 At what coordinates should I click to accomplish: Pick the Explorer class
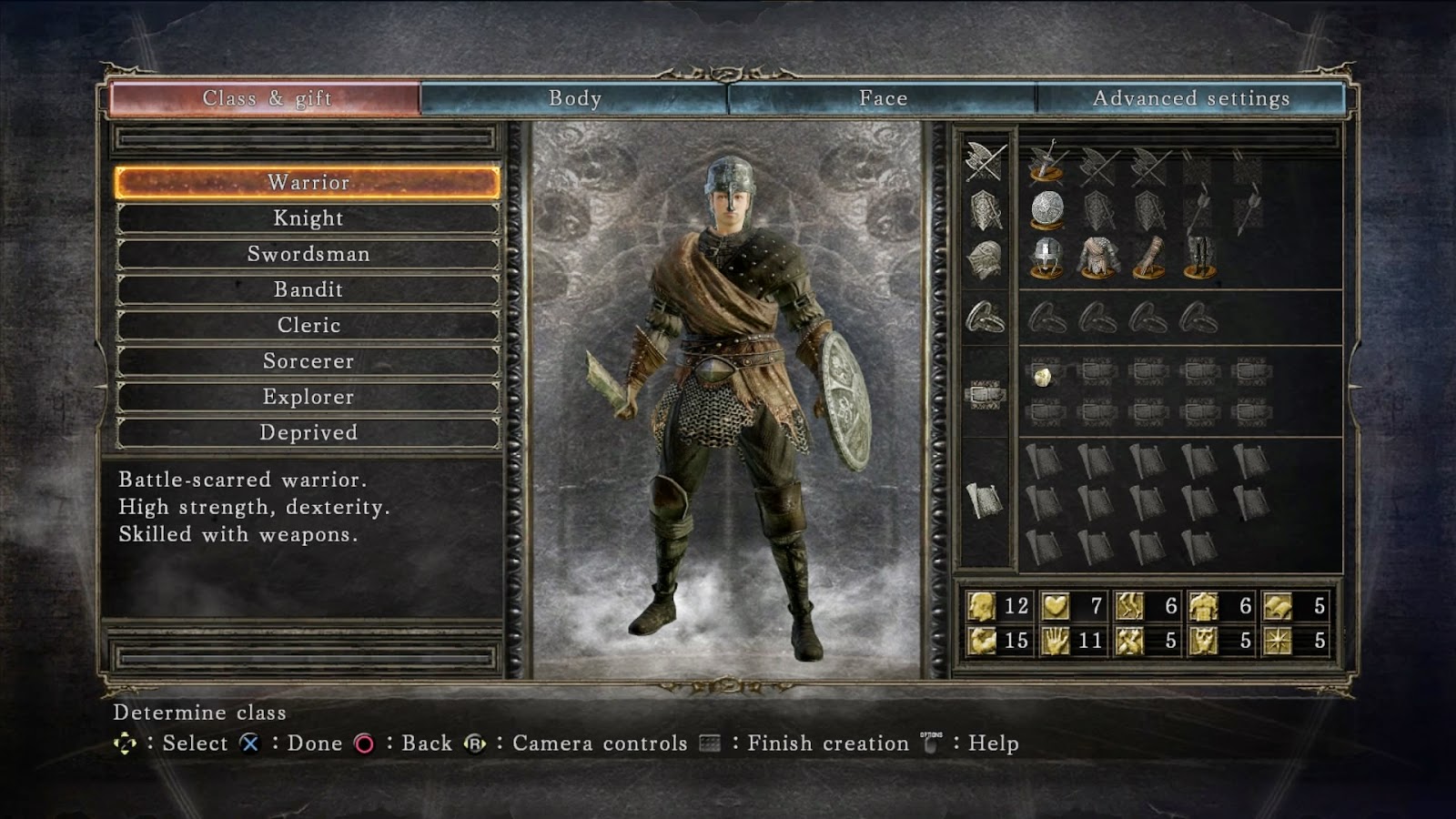[308, 397]
